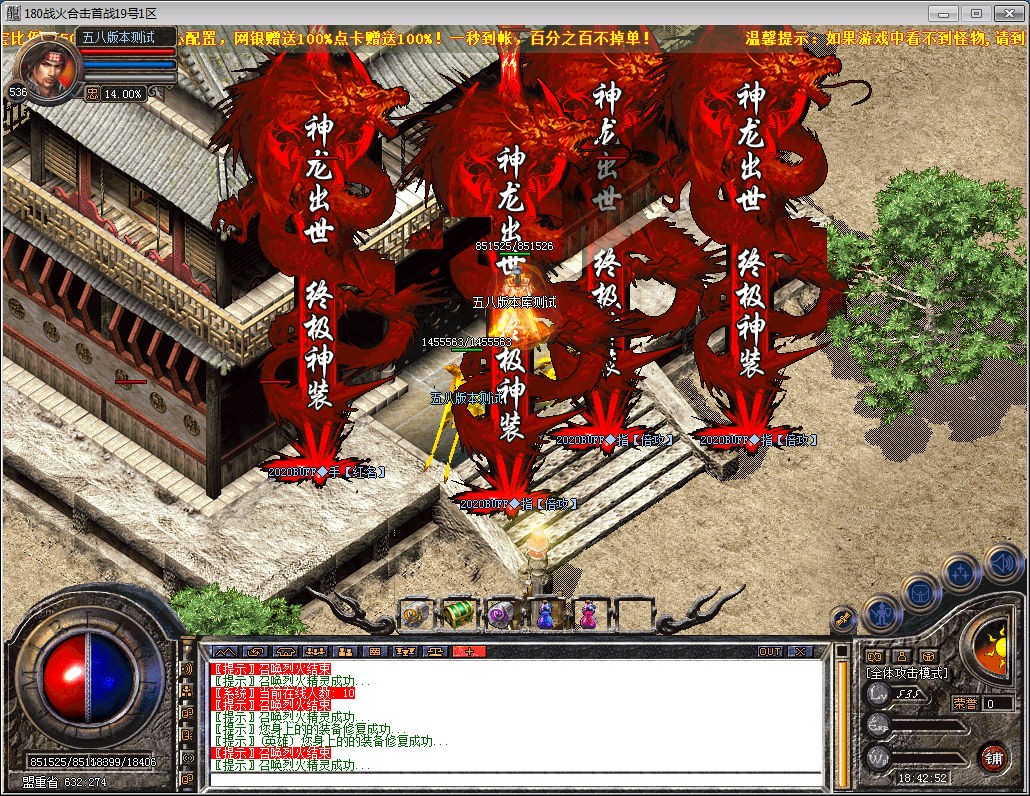
Task: Click the X button beside OUT
Action: (x=800, y=651)
